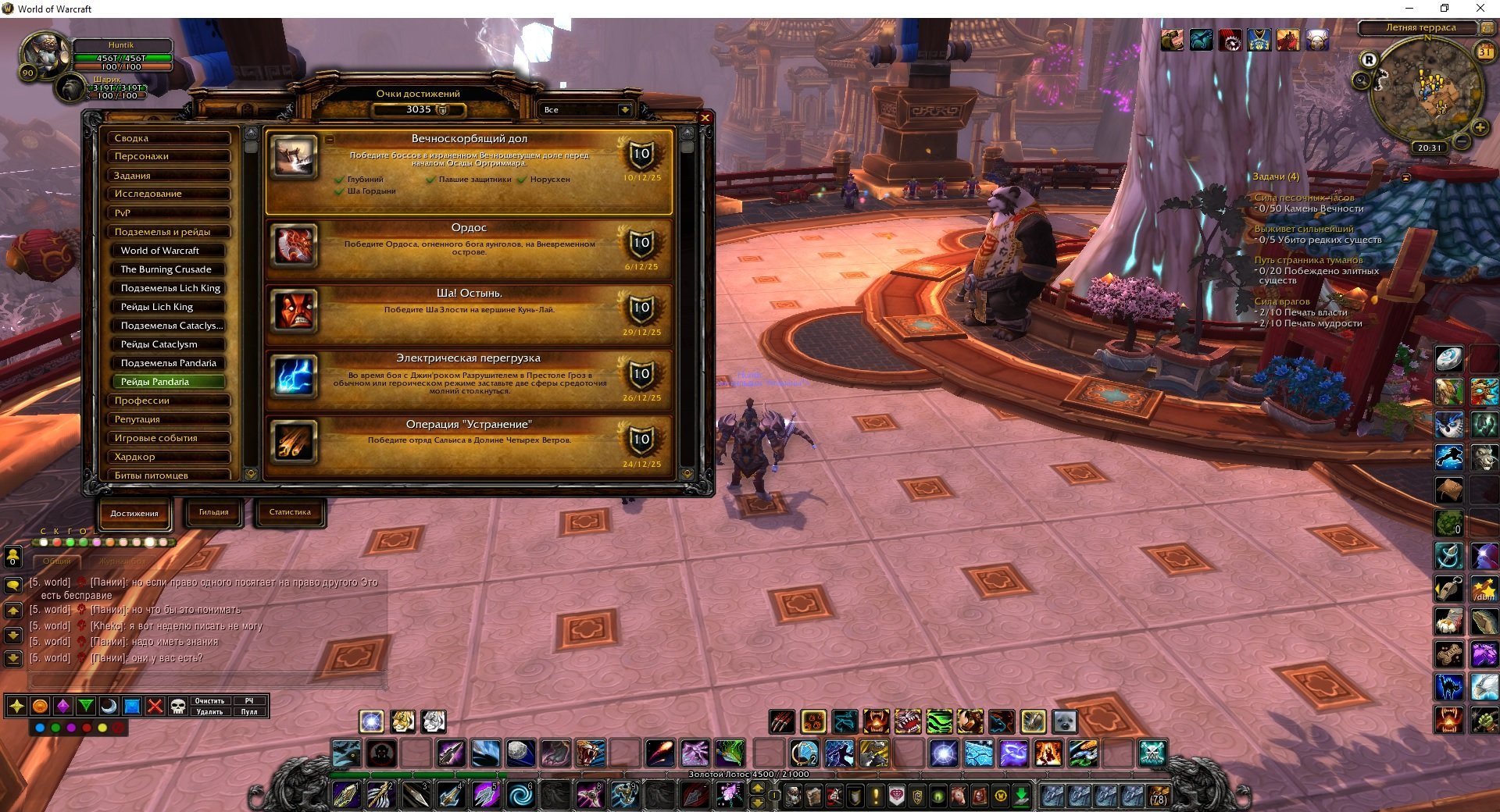Choose Подземелья Pandaria subcategory

coord(169,363)
